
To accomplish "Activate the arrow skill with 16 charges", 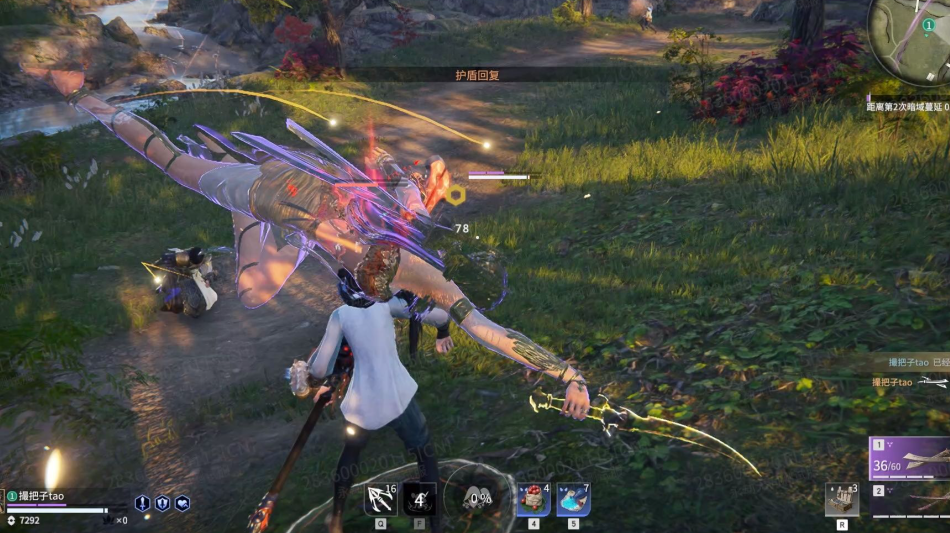I will click(x=382, y=499).
